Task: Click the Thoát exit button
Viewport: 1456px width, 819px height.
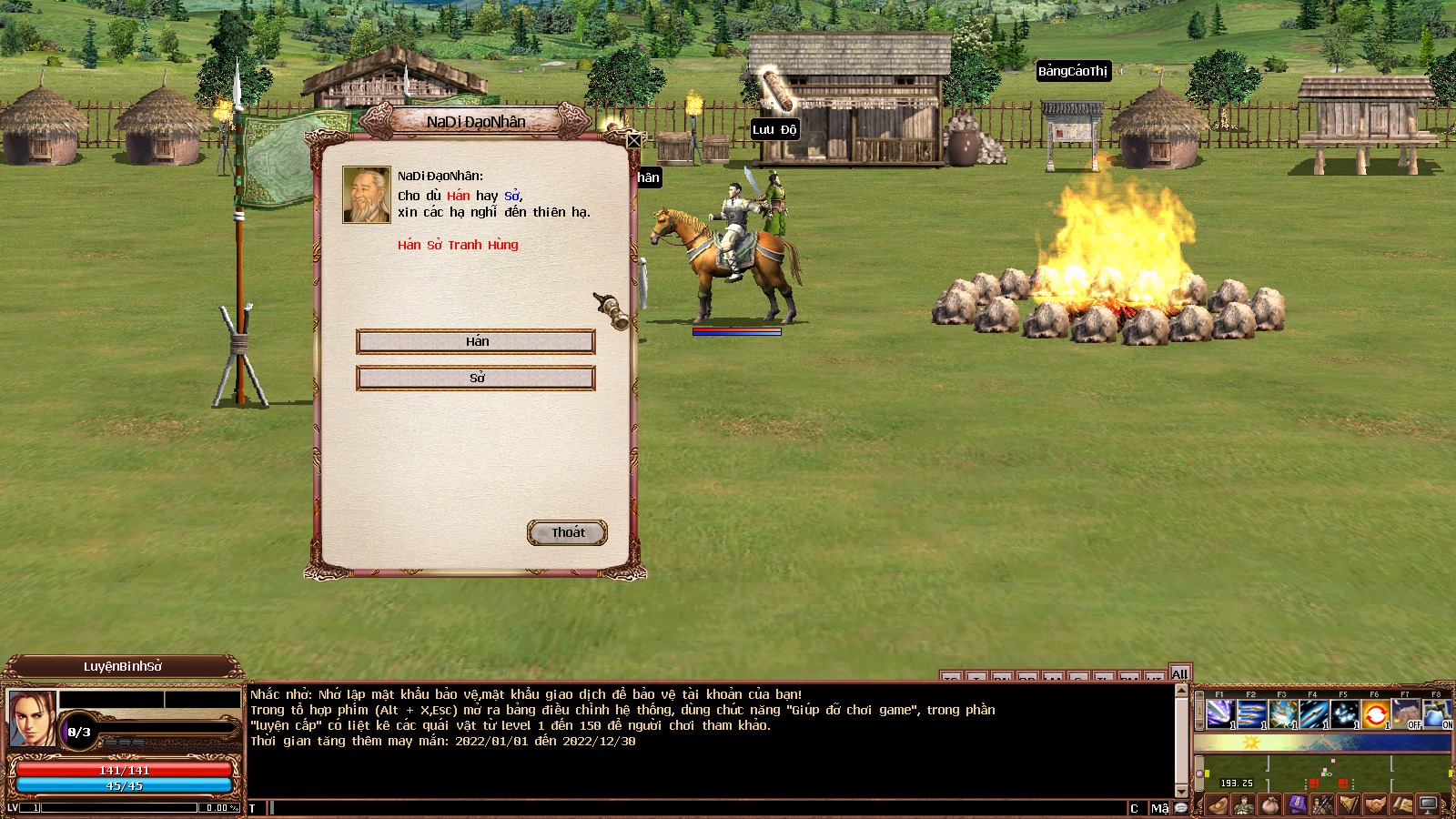Action: [567, 532]
